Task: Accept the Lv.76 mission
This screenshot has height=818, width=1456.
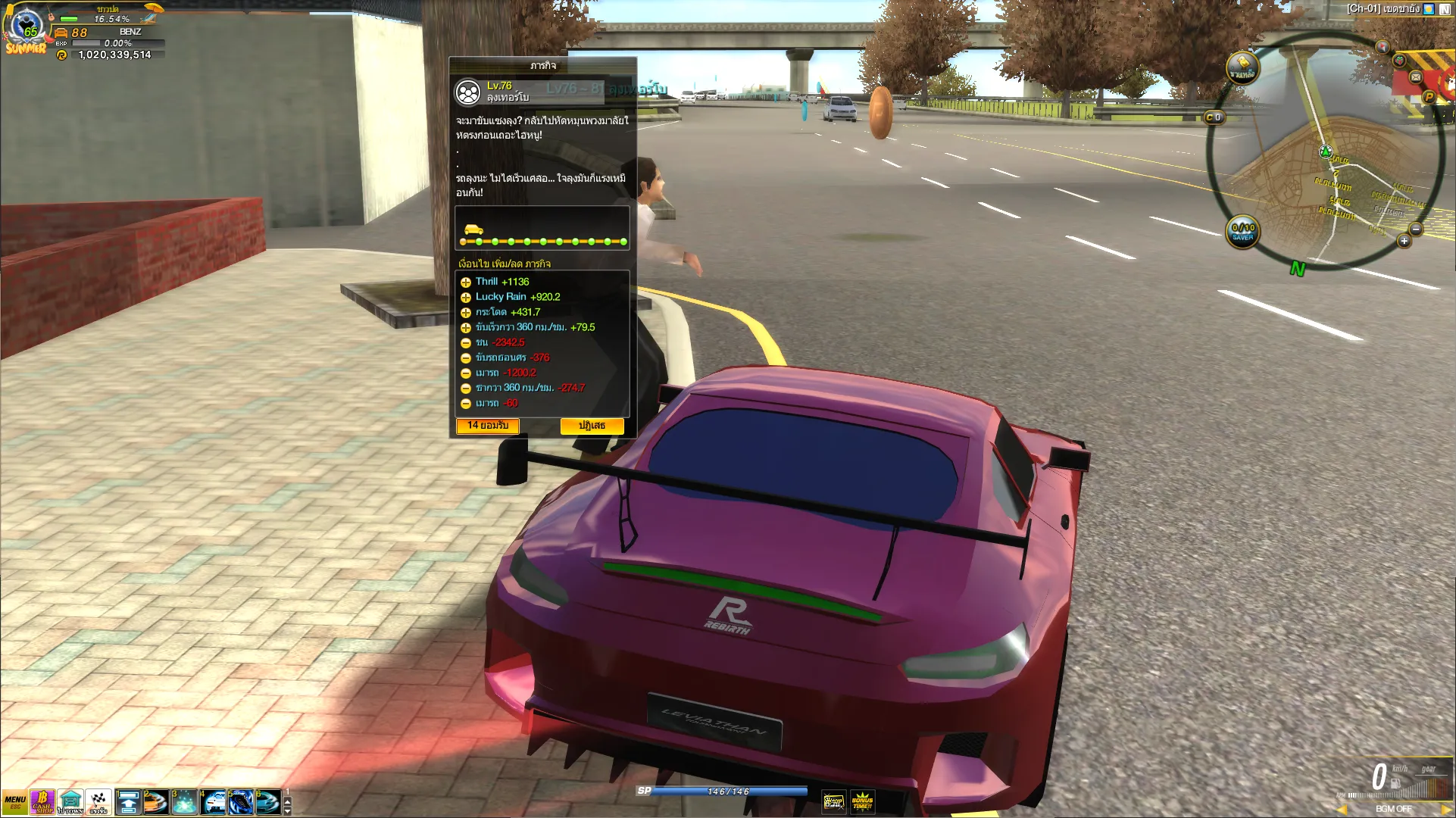Action: coord(487,426)
